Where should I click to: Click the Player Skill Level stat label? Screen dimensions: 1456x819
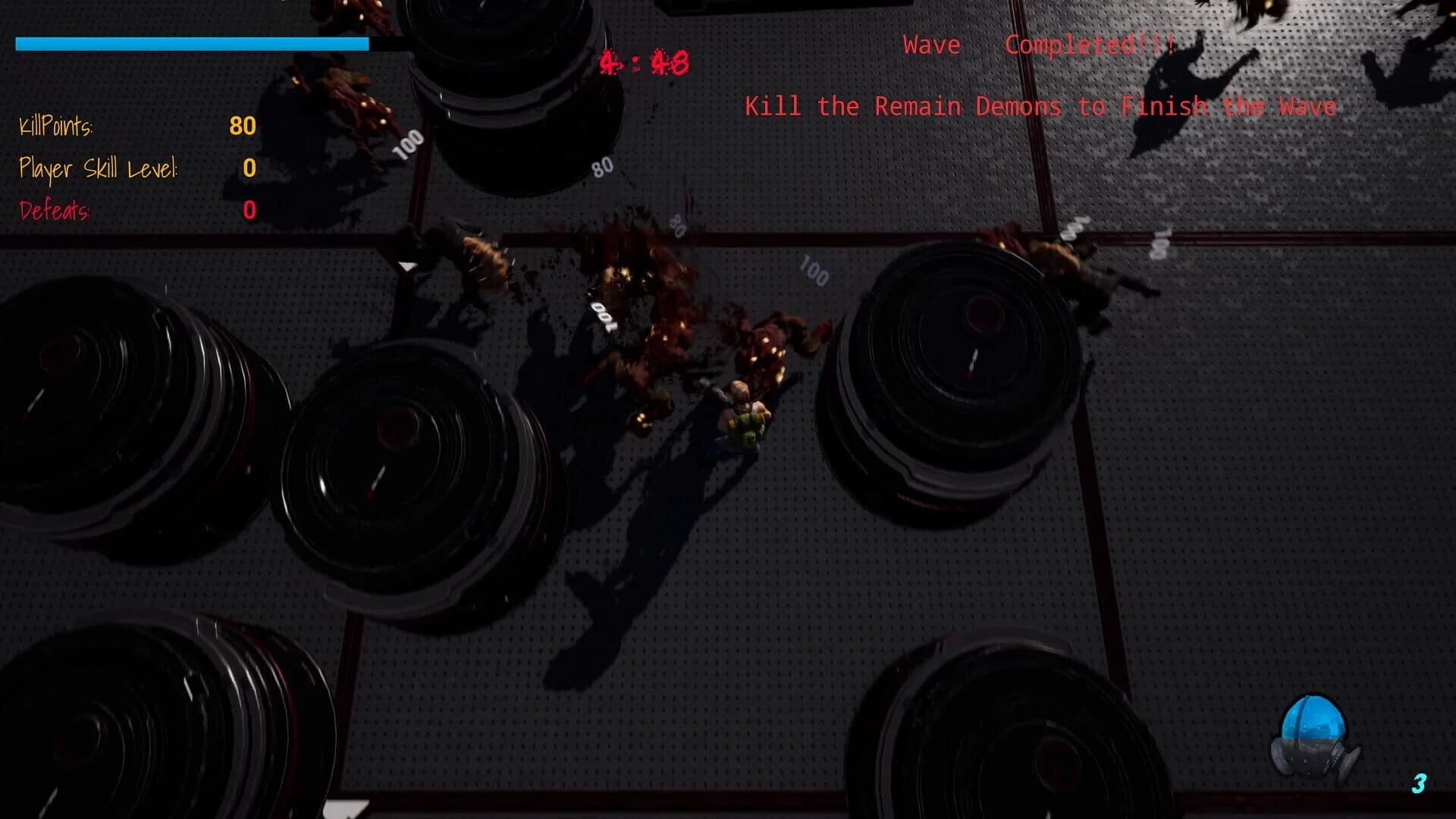coord(99,170)
